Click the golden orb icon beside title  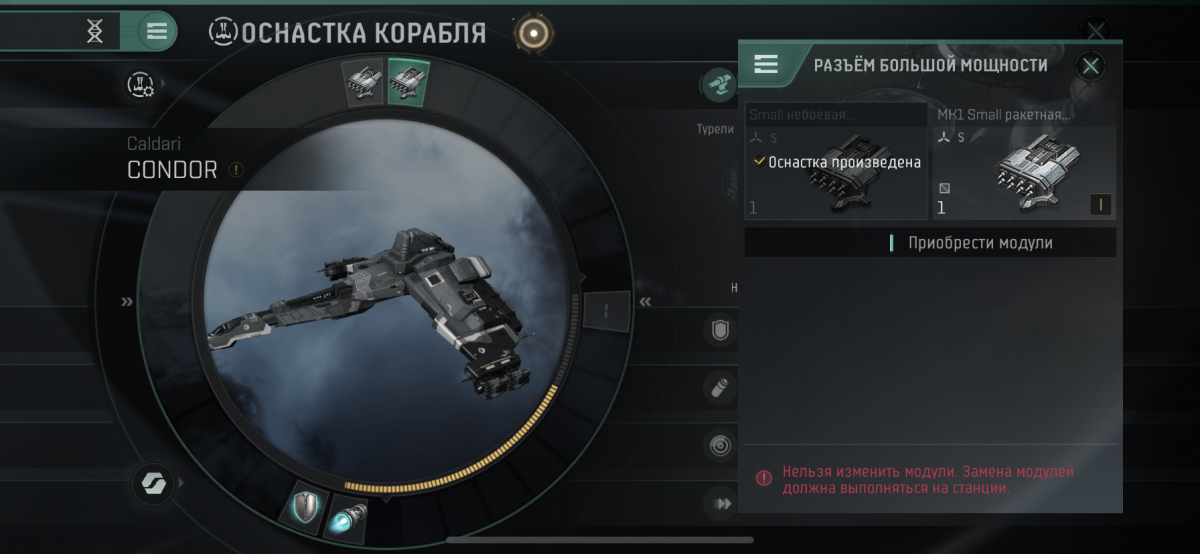[534, 33]
